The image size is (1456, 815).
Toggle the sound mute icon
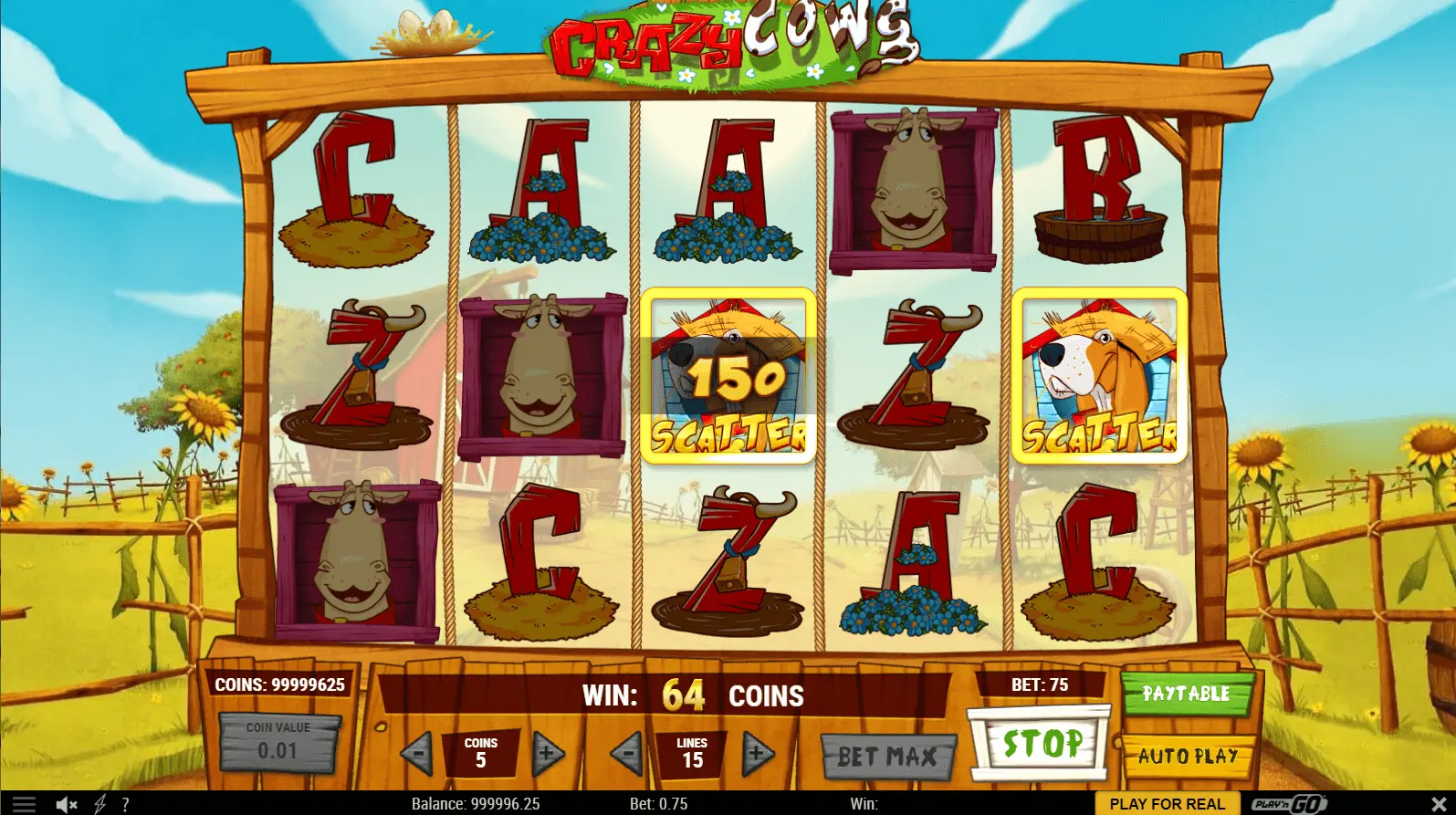[66, 804]
